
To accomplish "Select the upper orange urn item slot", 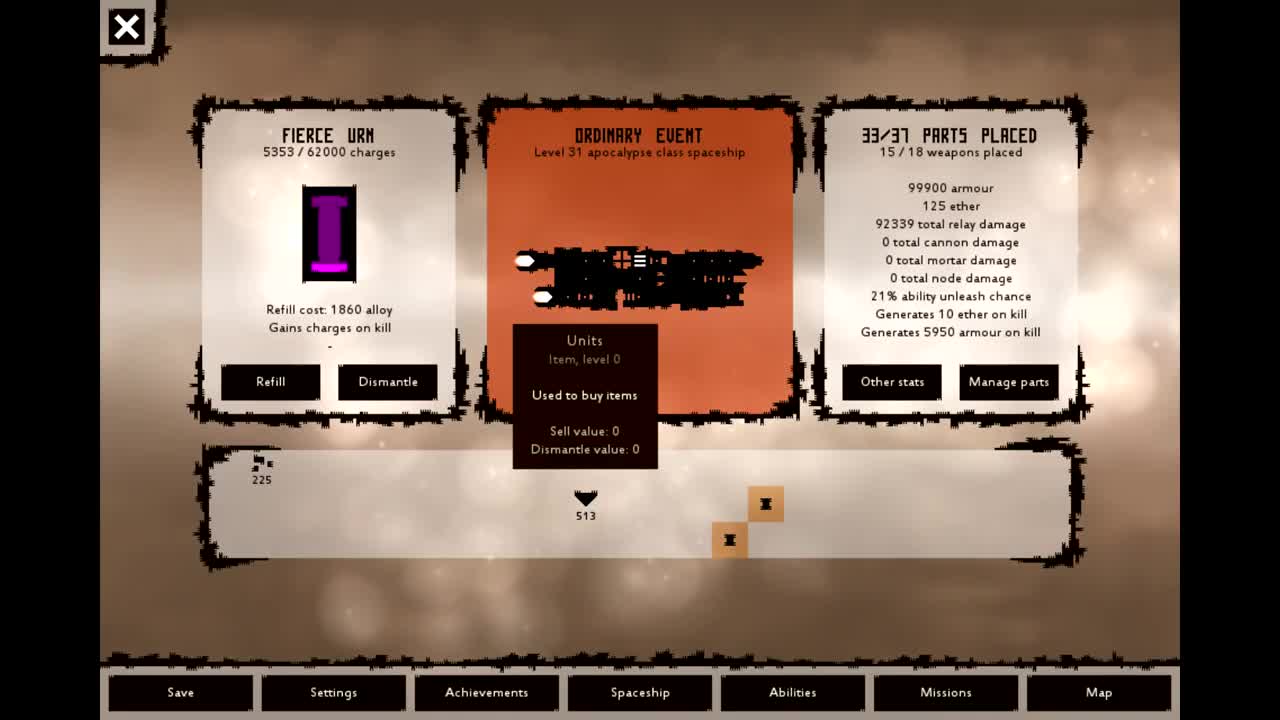I will (765, 504).
